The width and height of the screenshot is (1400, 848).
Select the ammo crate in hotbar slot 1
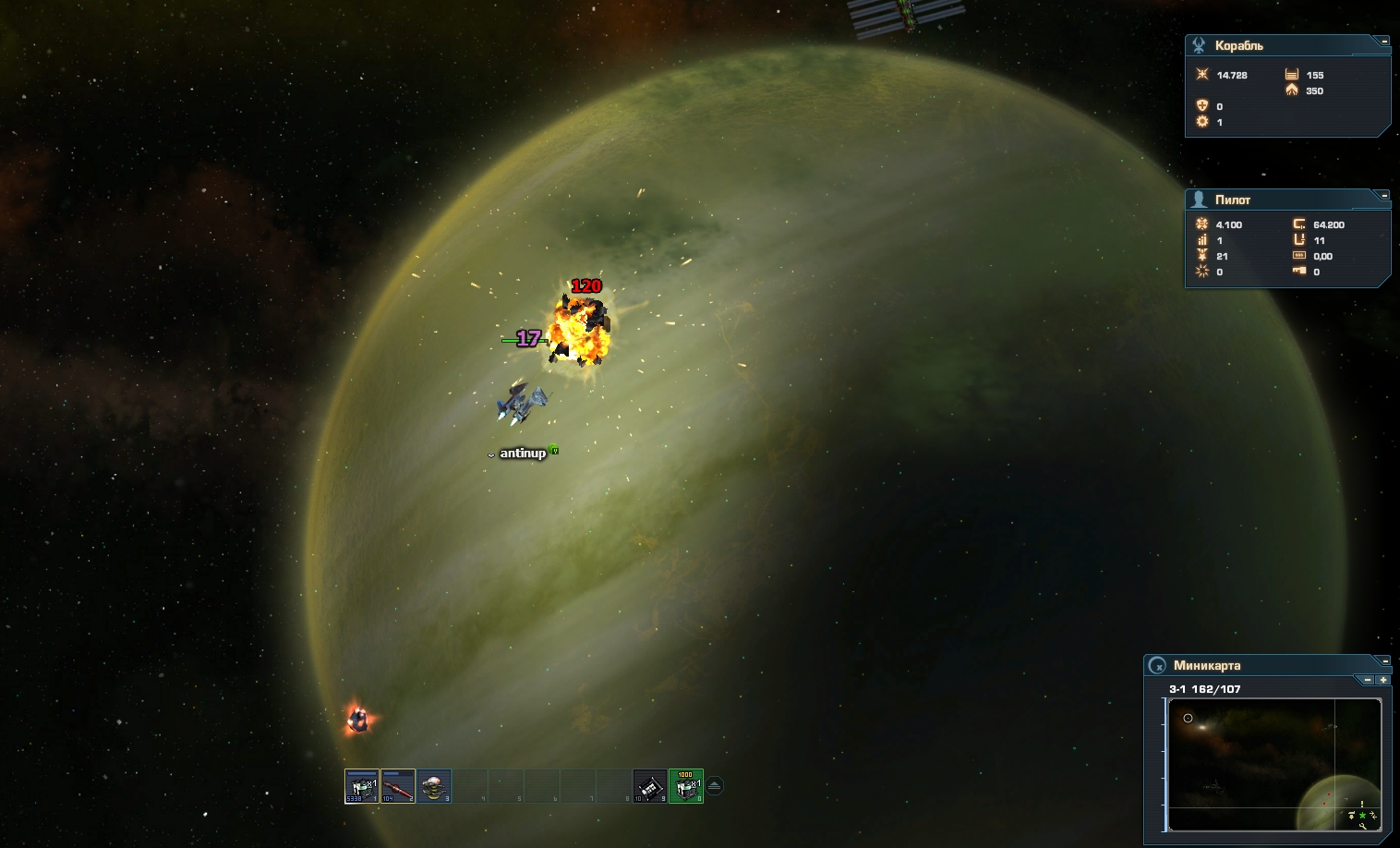click(361, 786)
